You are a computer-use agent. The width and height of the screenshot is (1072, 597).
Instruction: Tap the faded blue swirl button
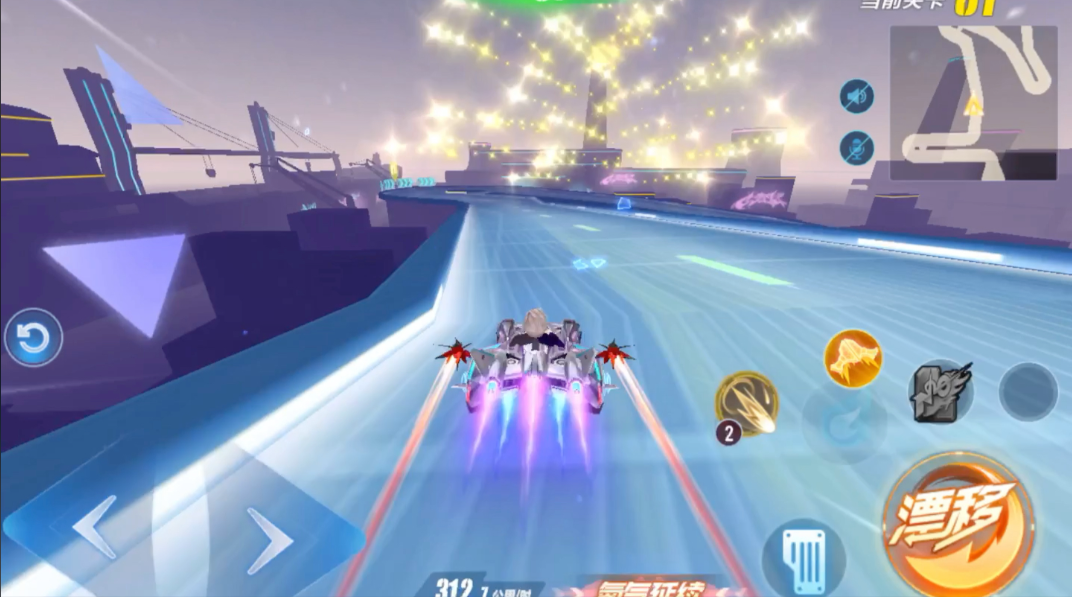[x=844, y=423]
